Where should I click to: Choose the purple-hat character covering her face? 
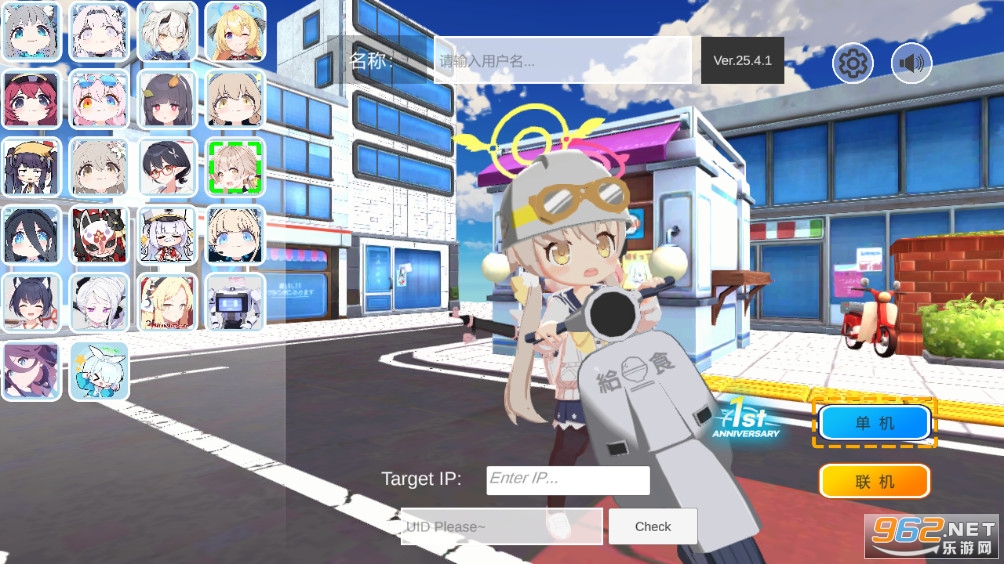(31, 371)
